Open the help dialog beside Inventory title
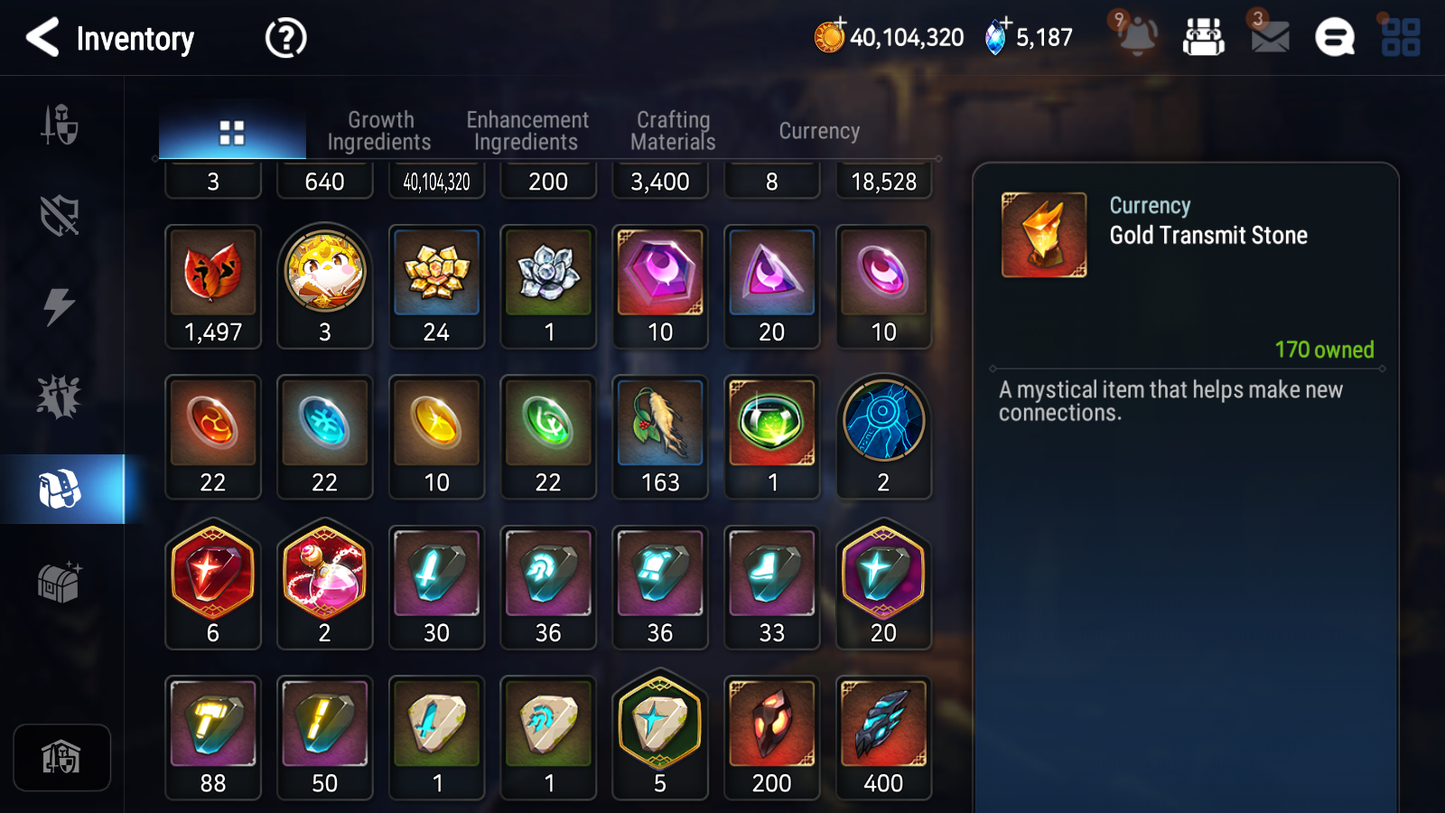Image resolution: width=1445 pixels, height=813 pixels. [285, 37]
